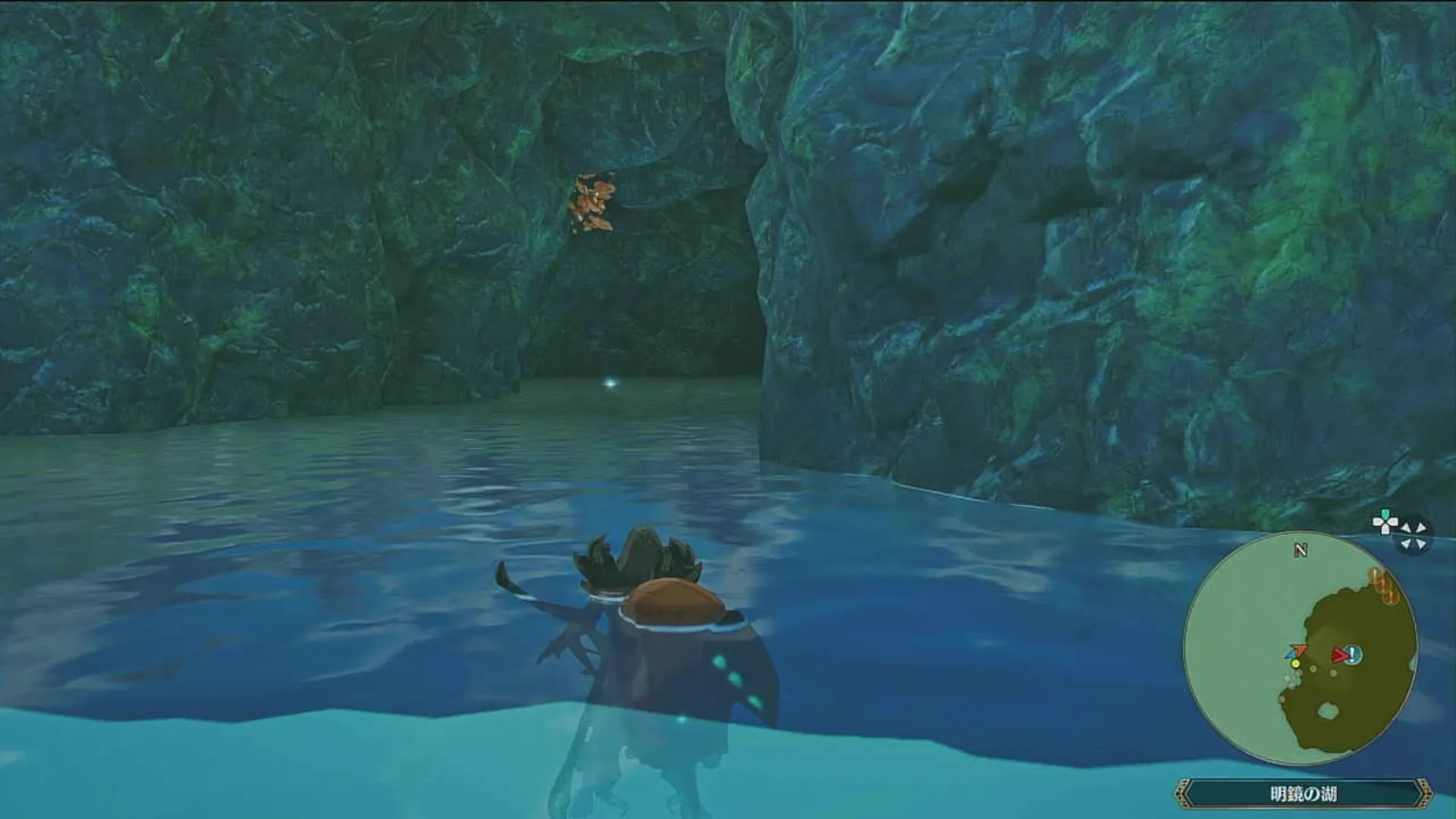Click the small landmark dot below the quest marker

click(1332, 673)
